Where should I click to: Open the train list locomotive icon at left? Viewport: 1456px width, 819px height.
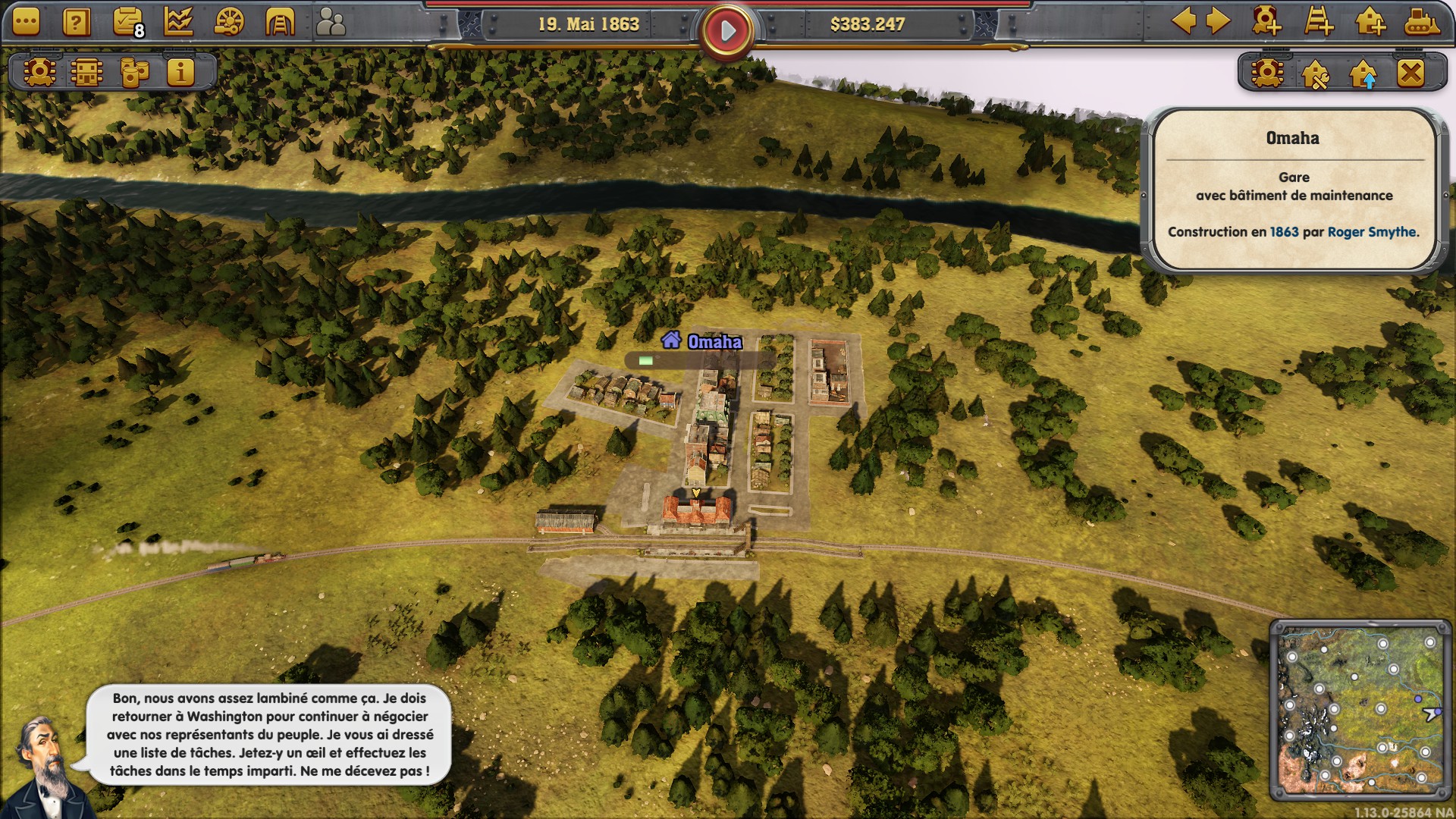tap(39, 73)
